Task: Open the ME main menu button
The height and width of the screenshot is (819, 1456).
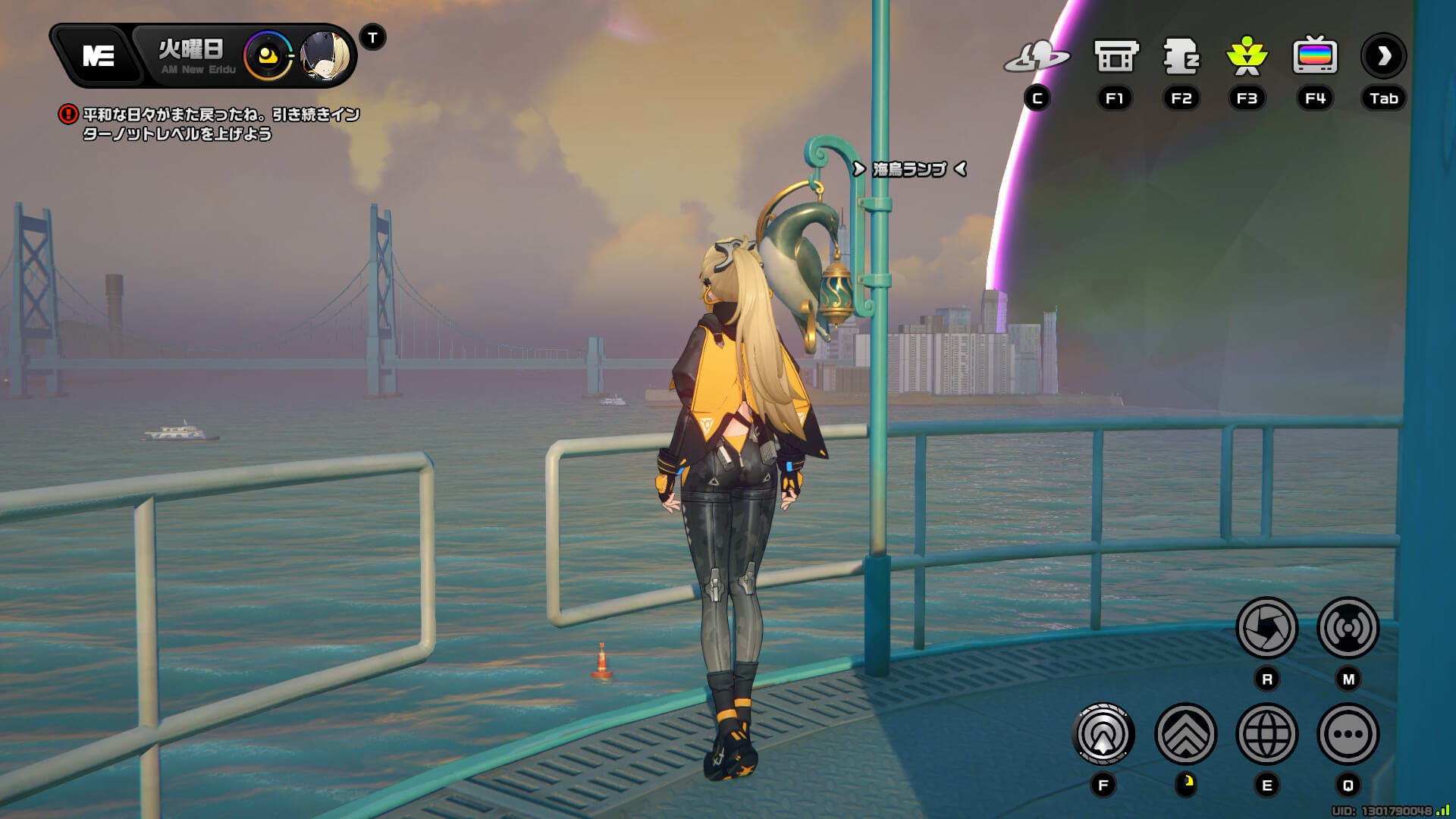Action: point(99,55)
